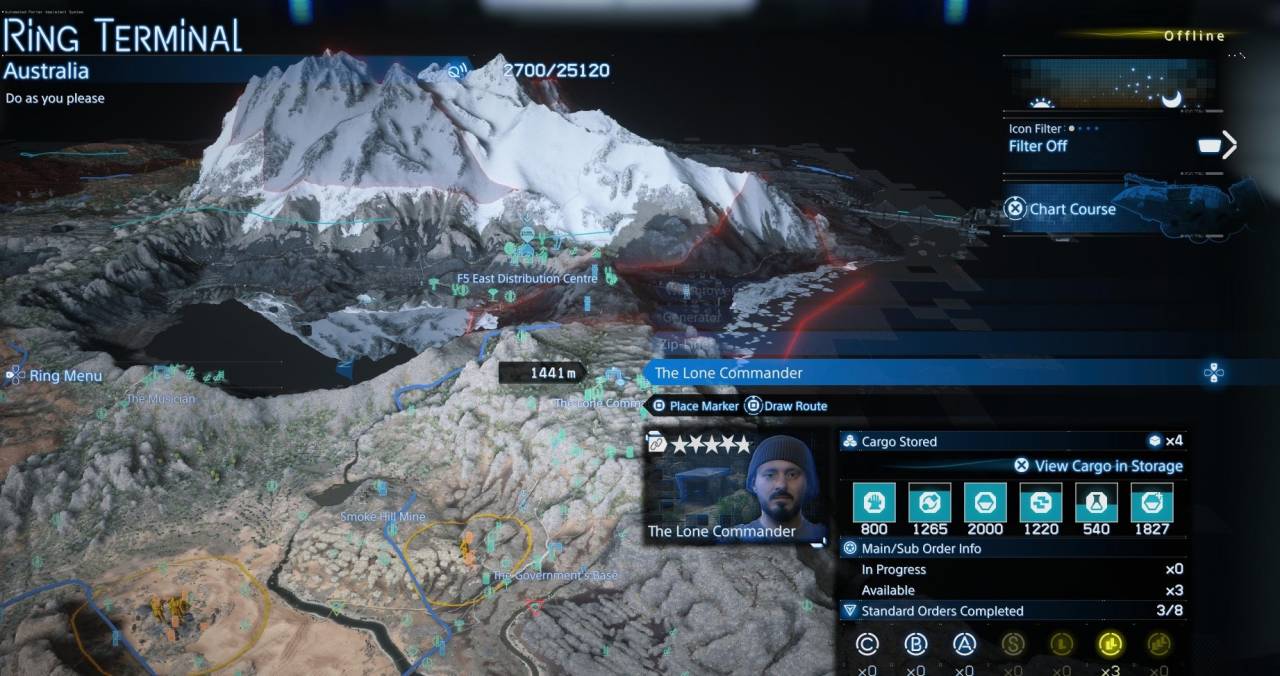Screen dimensions: 1280x676
Task: Select the material icon showing 1827
Action: [1151, 503]
